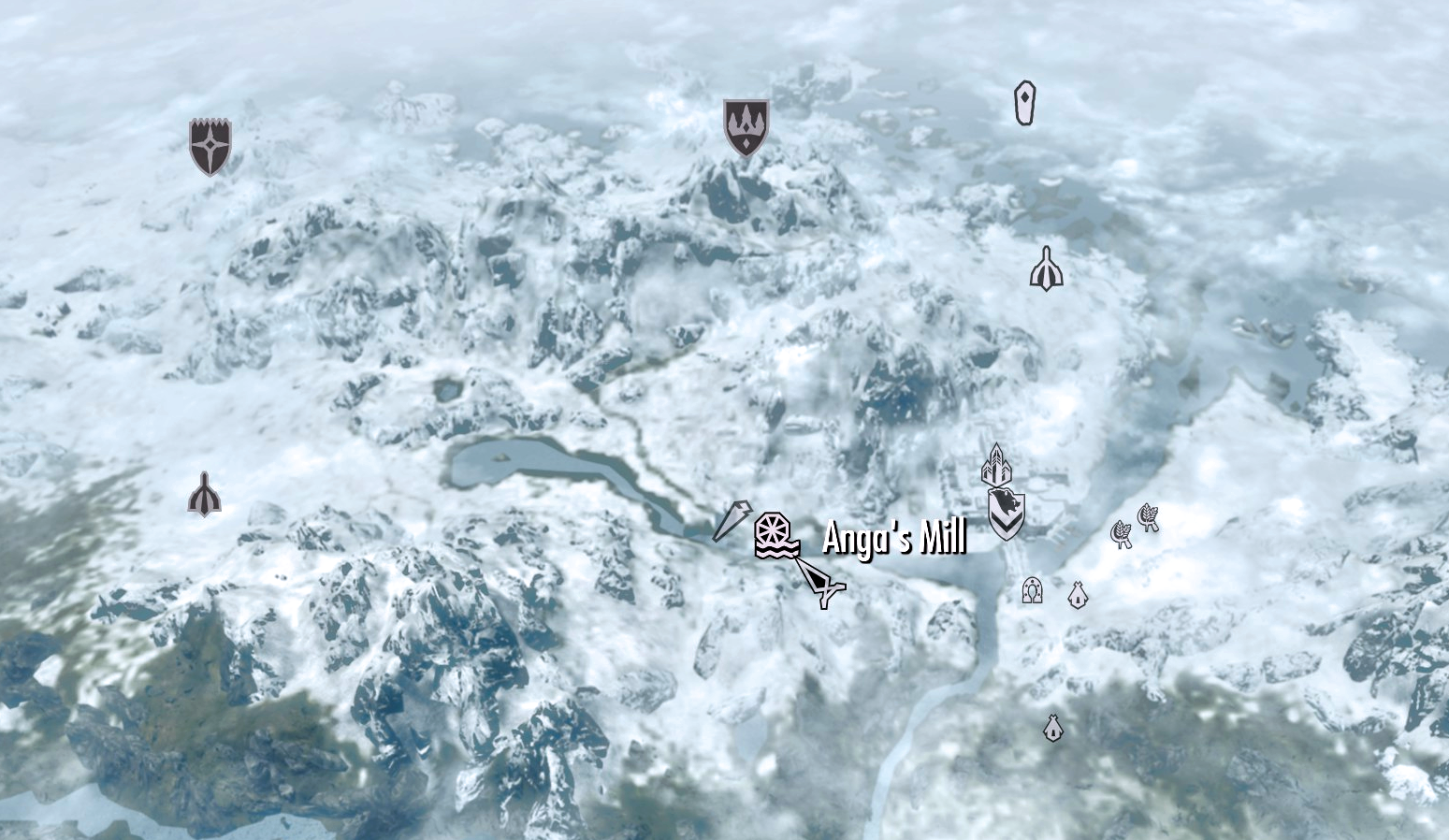The image size is (1449, 840).
Task: Select the leftmost wheat farm marker
Action: point(1122,535)
